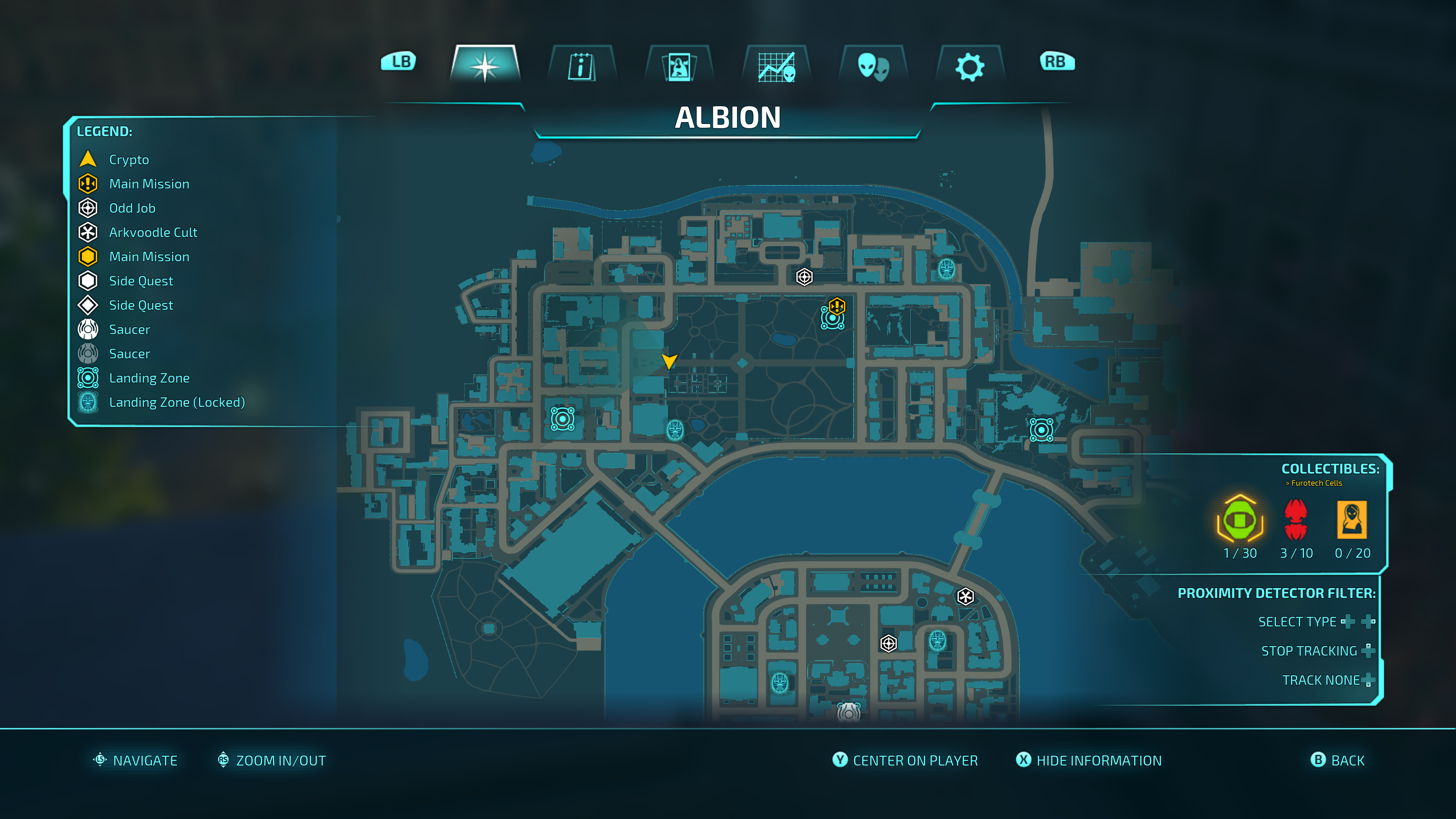Show the alien statistics chart tab
The width and height of the screenshot is (1456, 819).
point(777,66)
